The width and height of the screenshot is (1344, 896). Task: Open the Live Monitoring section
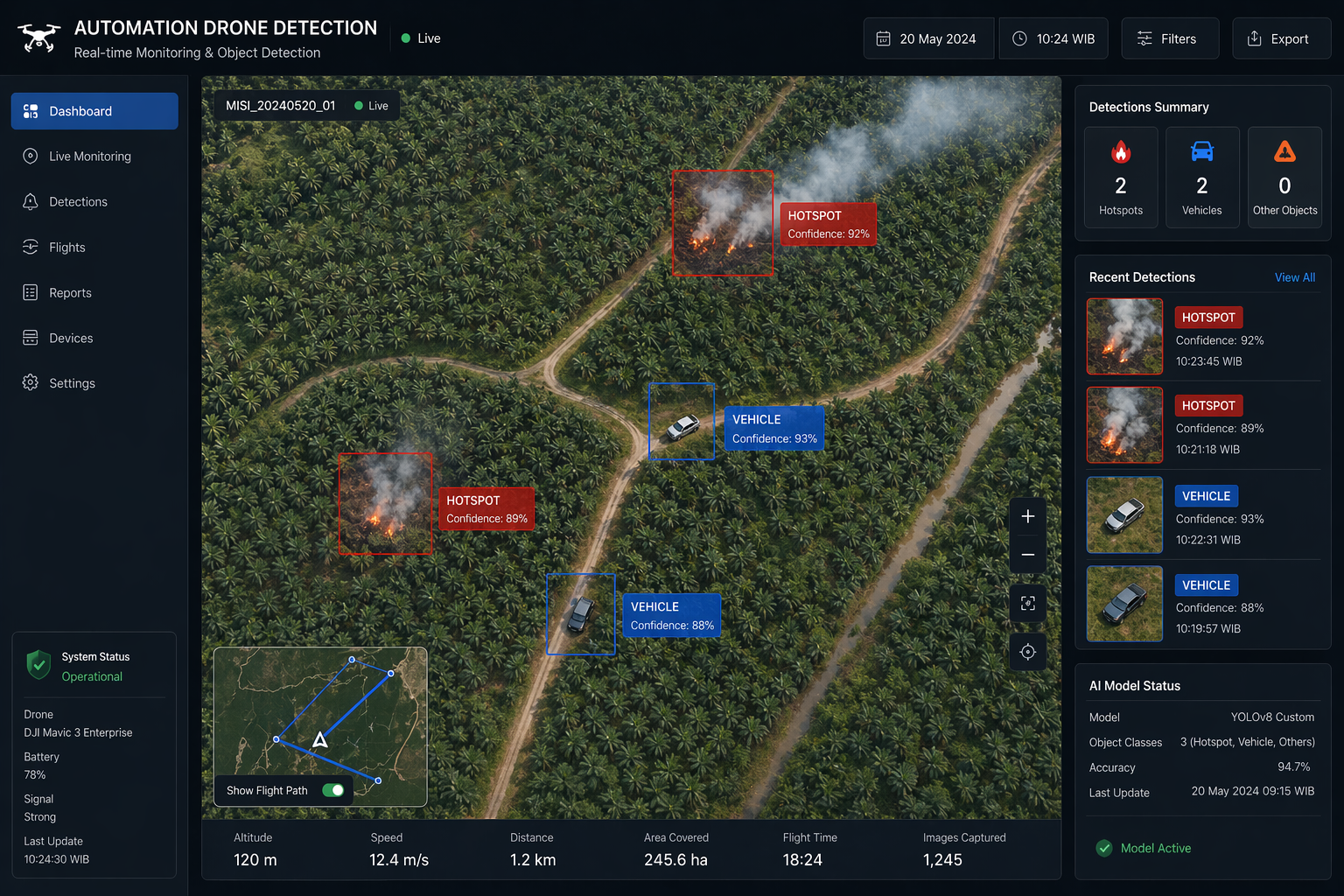click(88, 156)
